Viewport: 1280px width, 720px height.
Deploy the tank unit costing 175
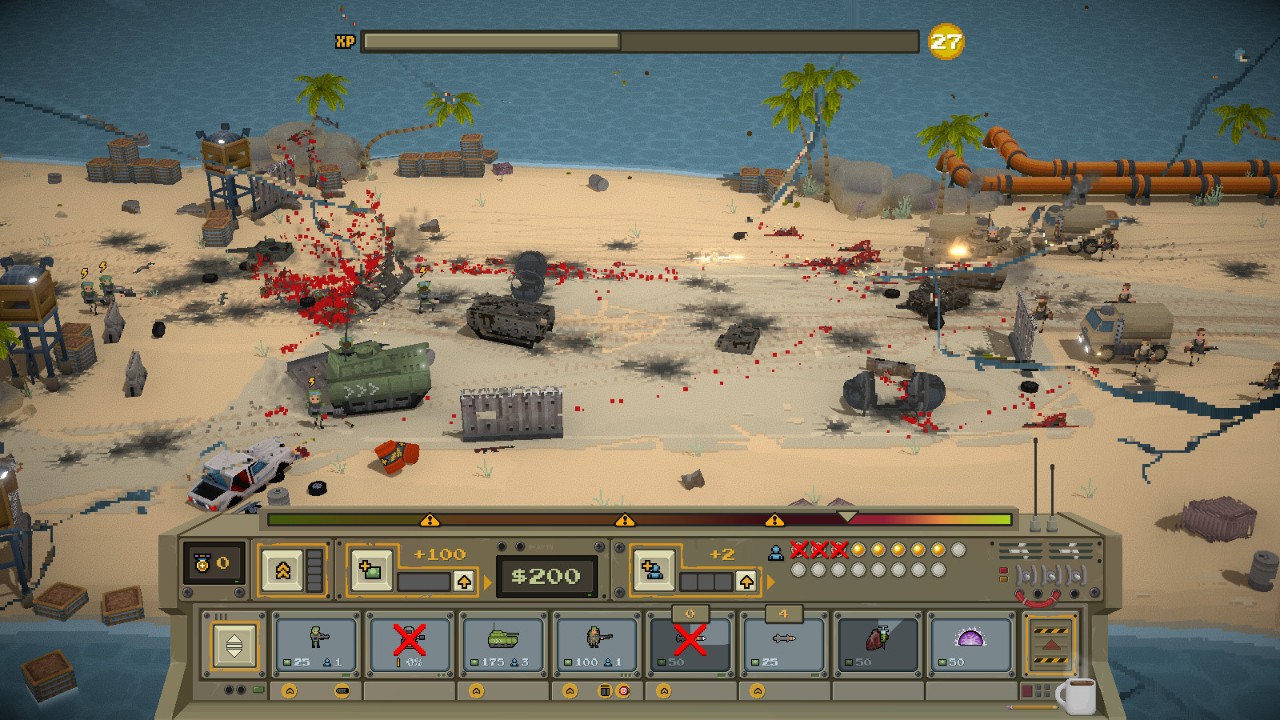pyautogui.click(x=502, y=644)
